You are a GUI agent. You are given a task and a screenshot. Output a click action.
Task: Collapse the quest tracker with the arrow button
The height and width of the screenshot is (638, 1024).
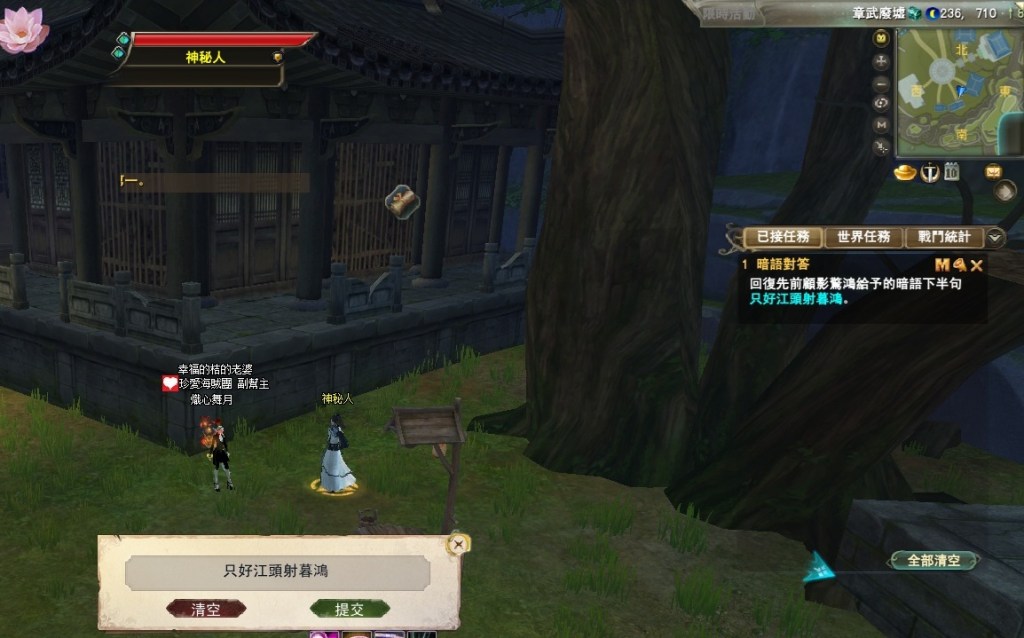pos(995,237)
